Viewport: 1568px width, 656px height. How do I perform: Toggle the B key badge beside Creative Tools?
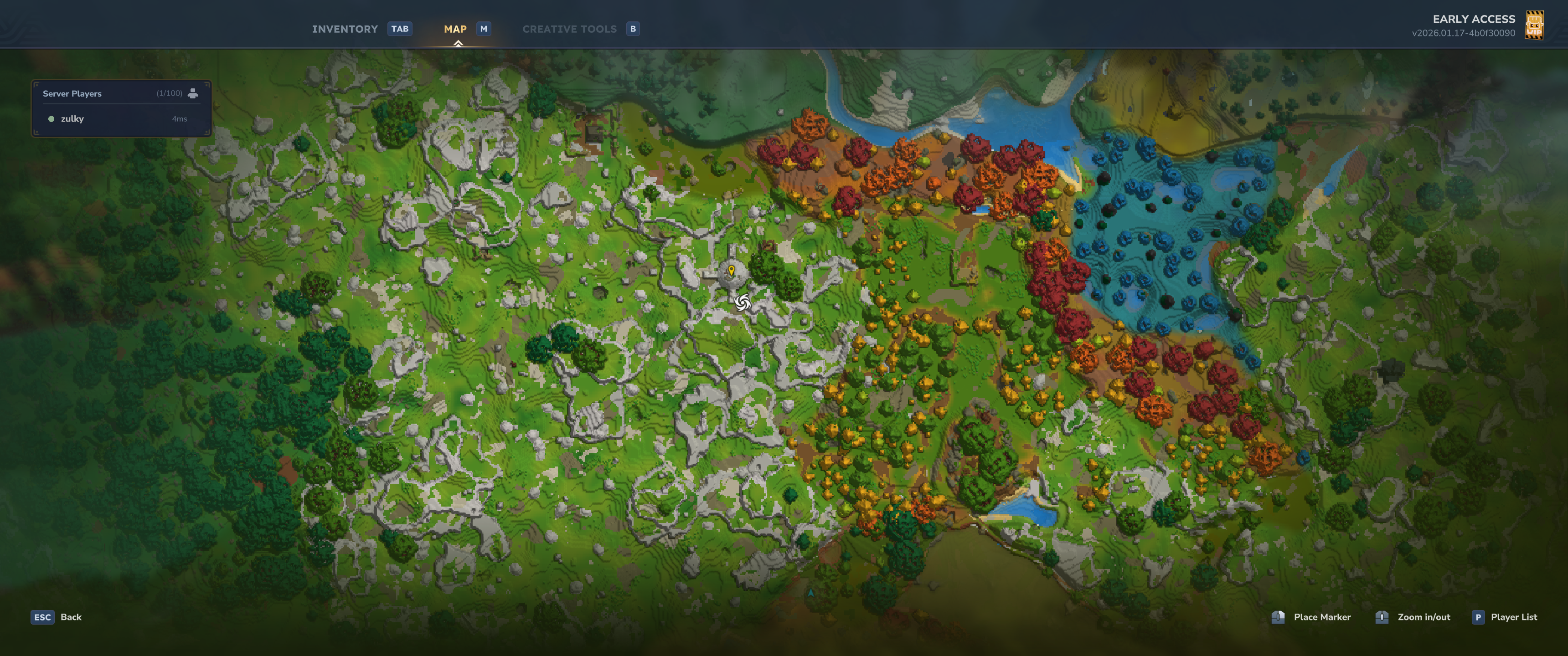[632, 28]
